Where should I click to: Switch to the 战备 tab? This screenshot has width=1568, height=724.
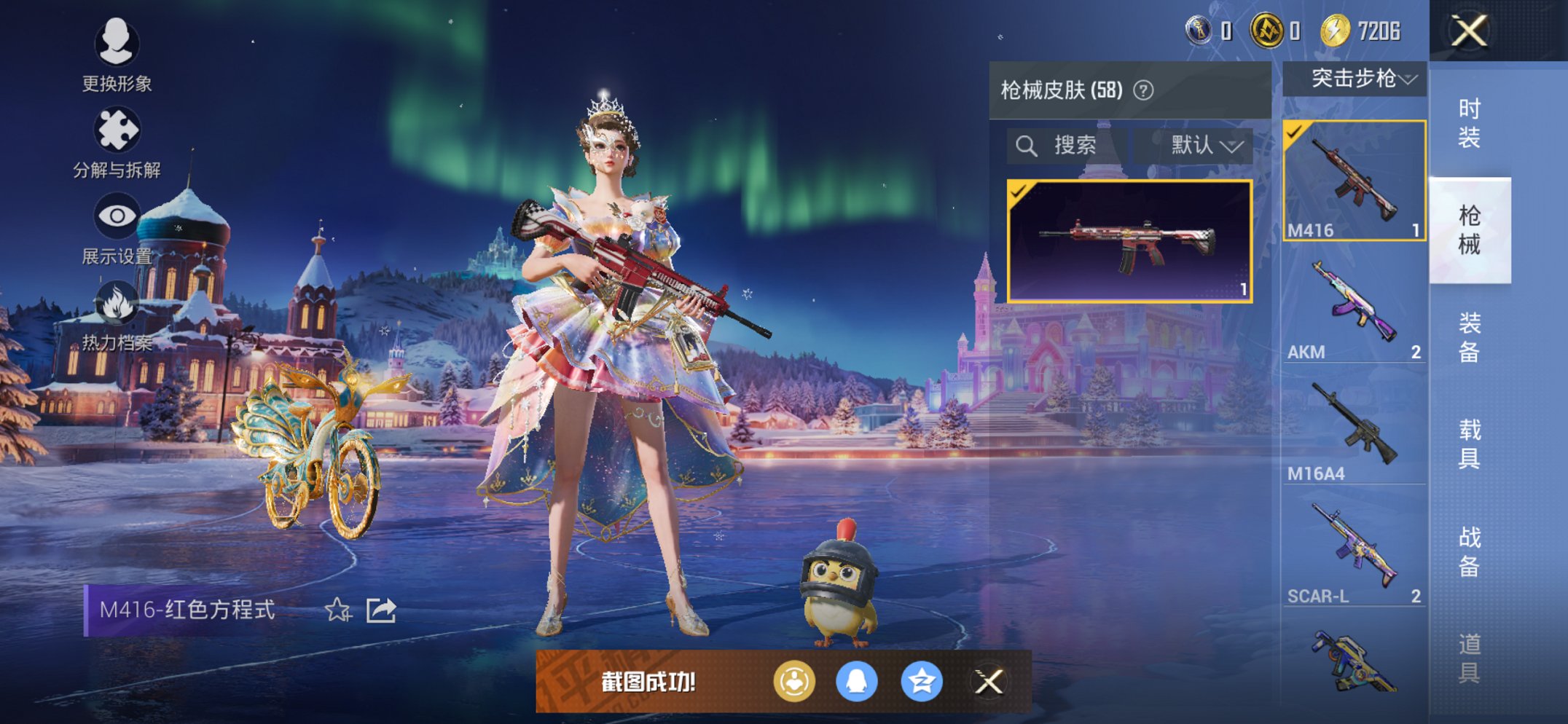pos(1469,551)
